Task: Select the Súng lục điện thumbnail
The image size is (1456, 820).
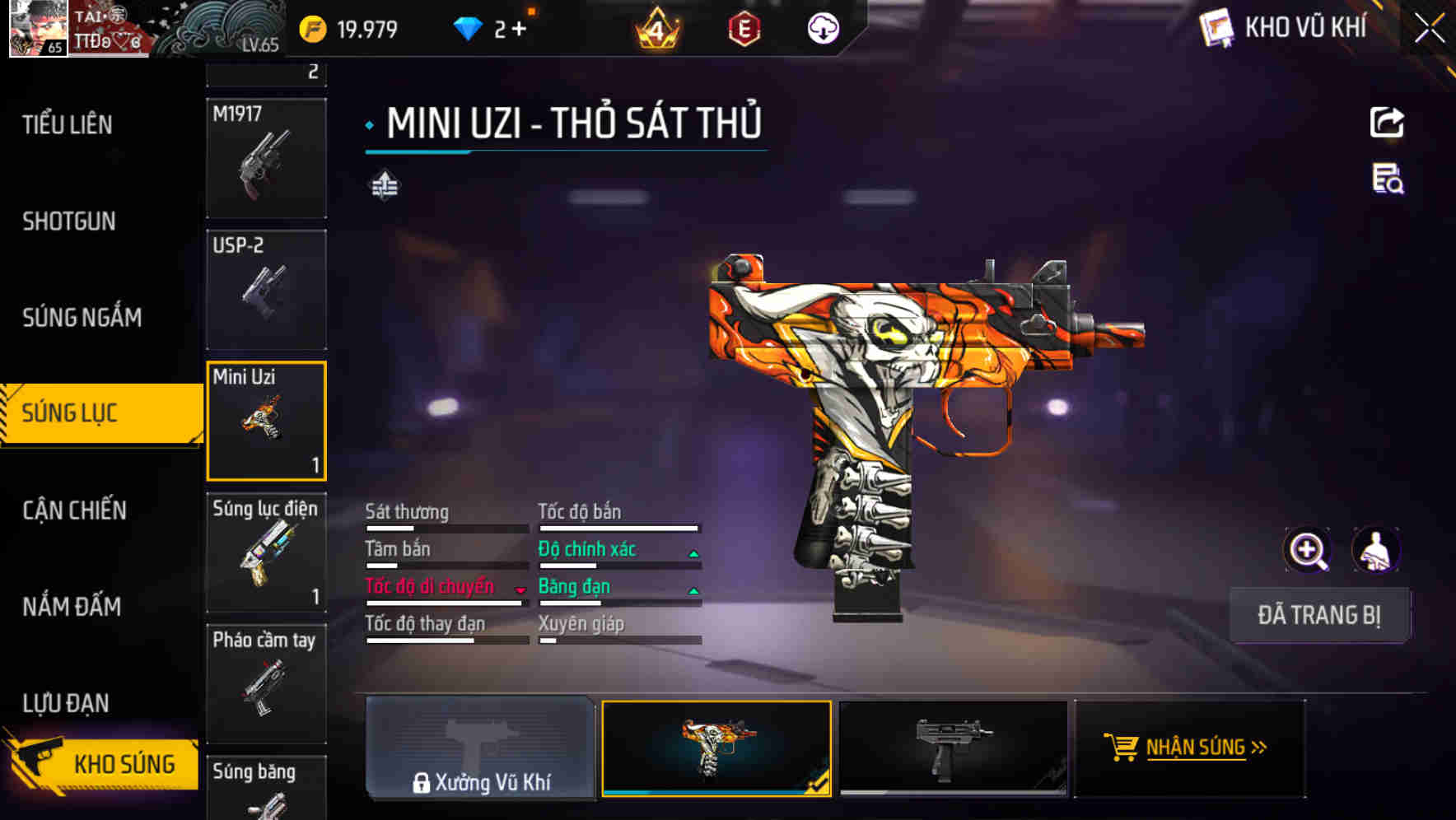Action: (266, 552)
